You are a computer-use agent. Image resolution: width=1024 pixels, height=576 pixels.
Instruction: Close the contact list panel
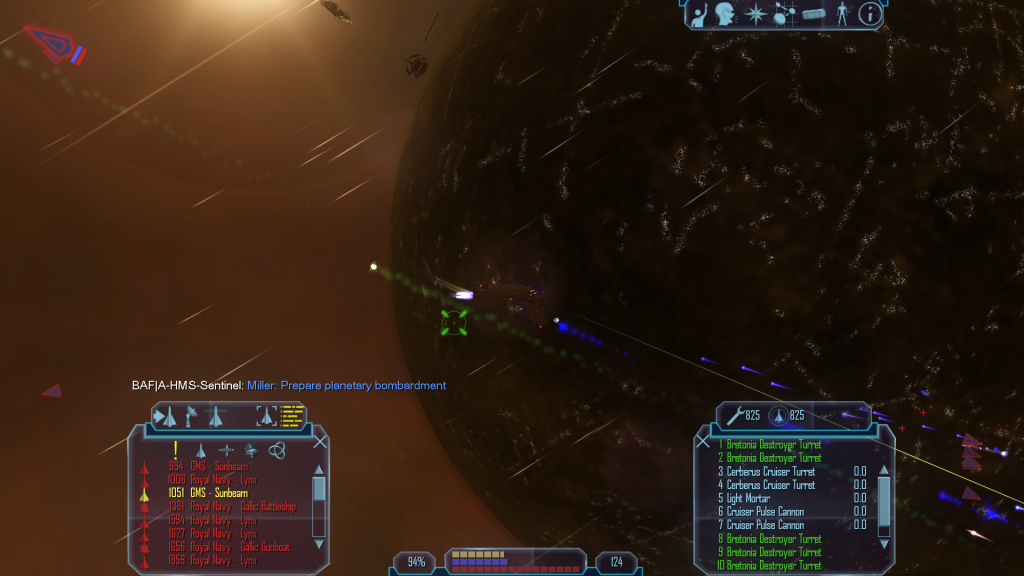click(320, 441)
